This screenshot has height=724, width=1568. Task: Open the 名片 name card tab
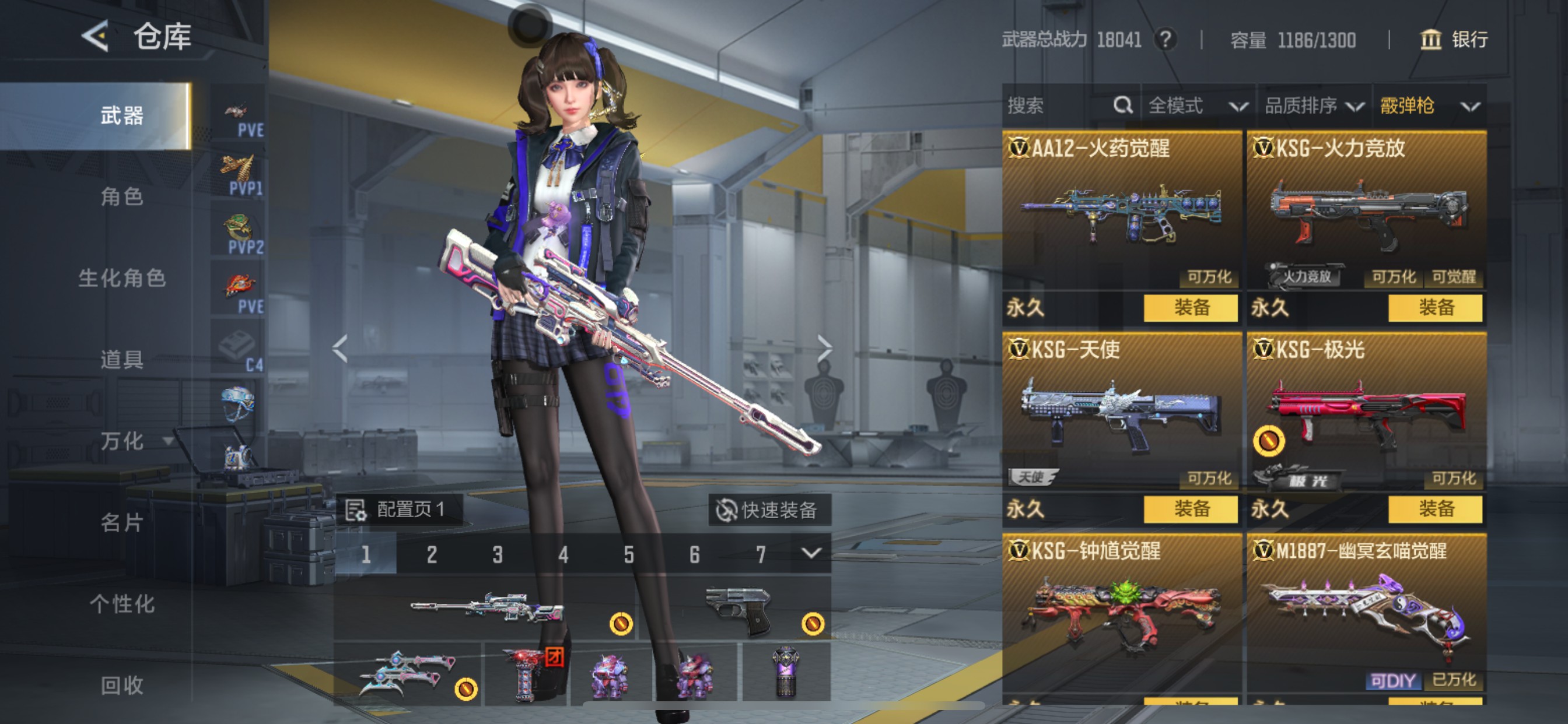click(x=122, y=522)
